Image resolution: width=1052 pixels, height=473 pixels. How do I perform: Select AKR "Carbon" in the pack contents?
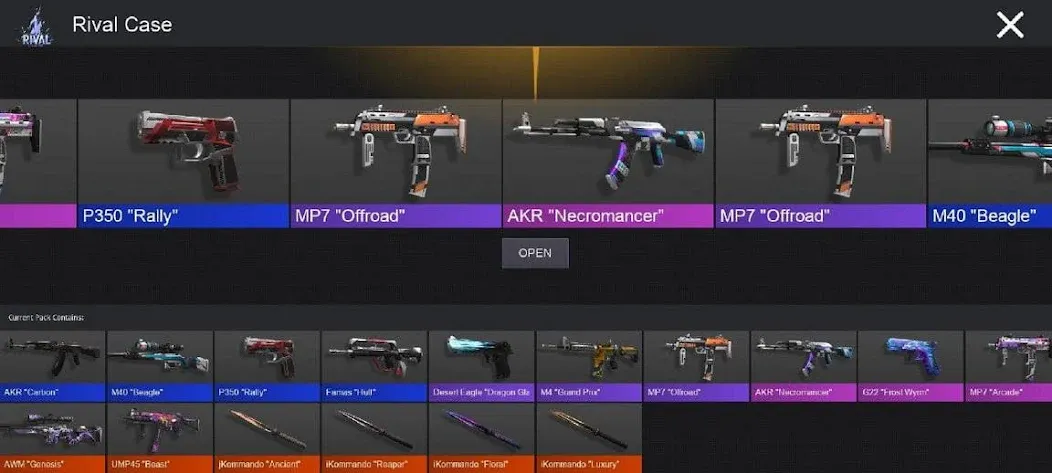pyautogui.click(x=52, y=364)
